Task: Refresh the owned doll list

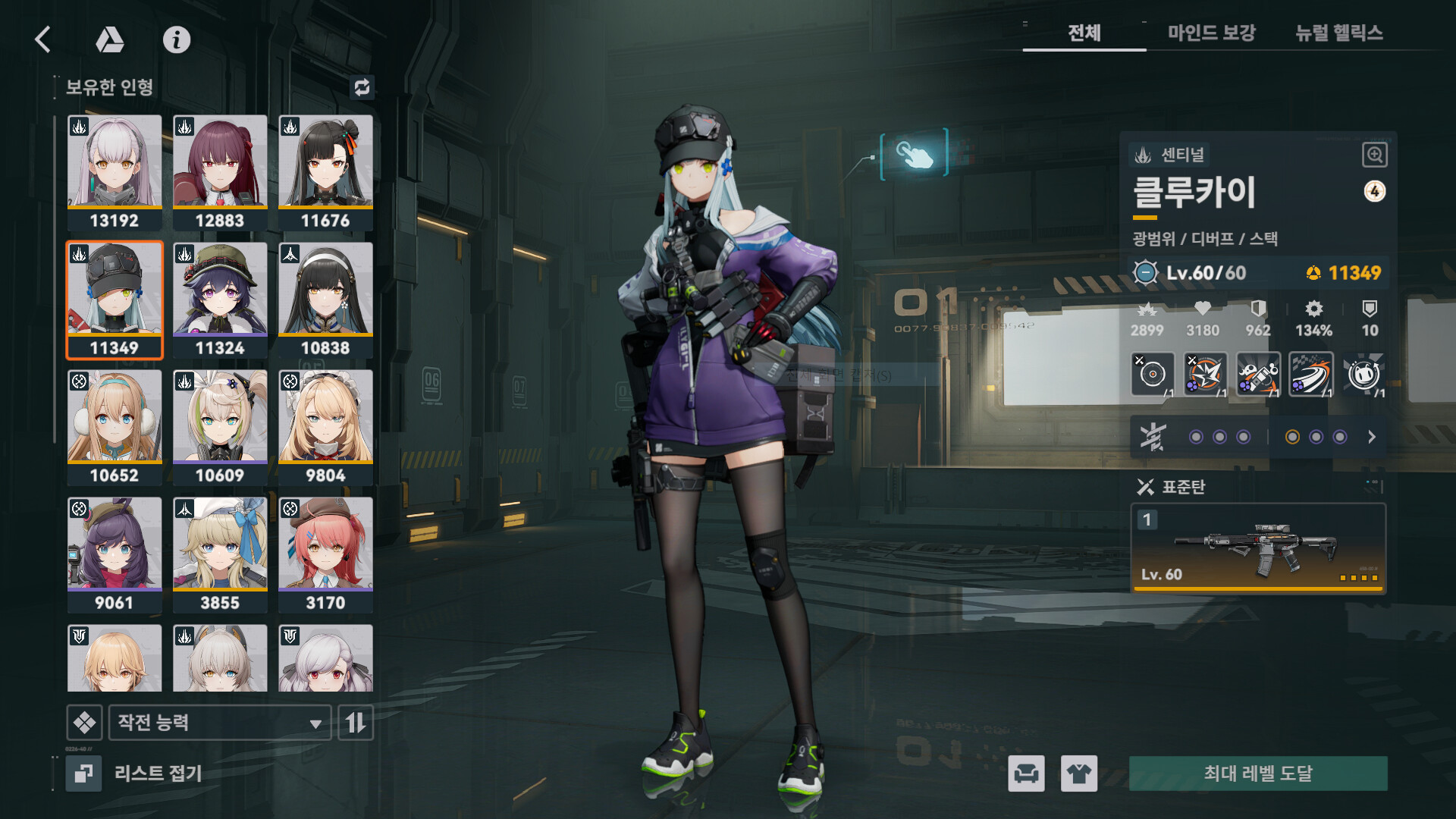Action: coord(362,87)
